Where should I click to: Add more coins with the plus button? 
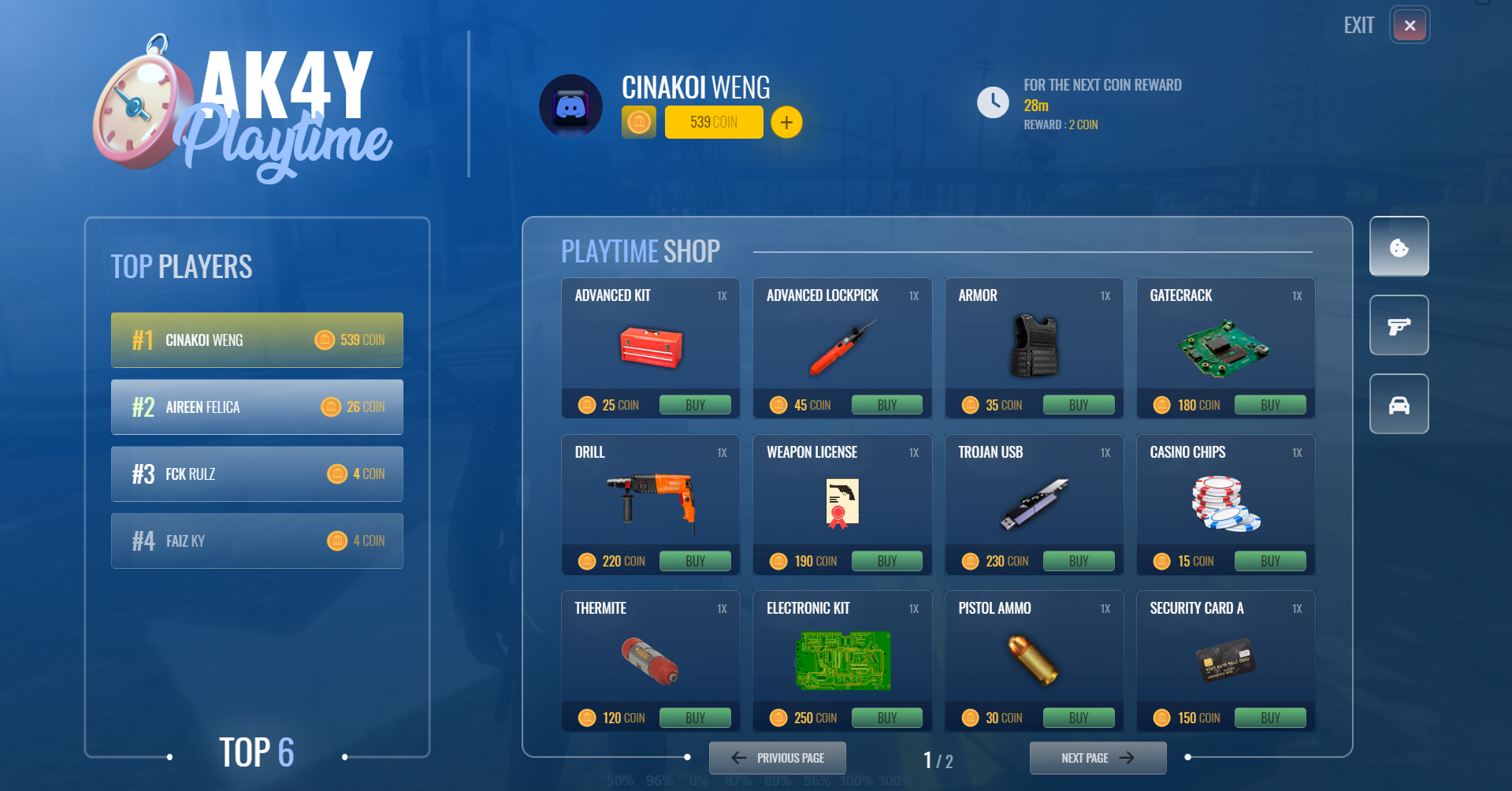coord(786,123)
